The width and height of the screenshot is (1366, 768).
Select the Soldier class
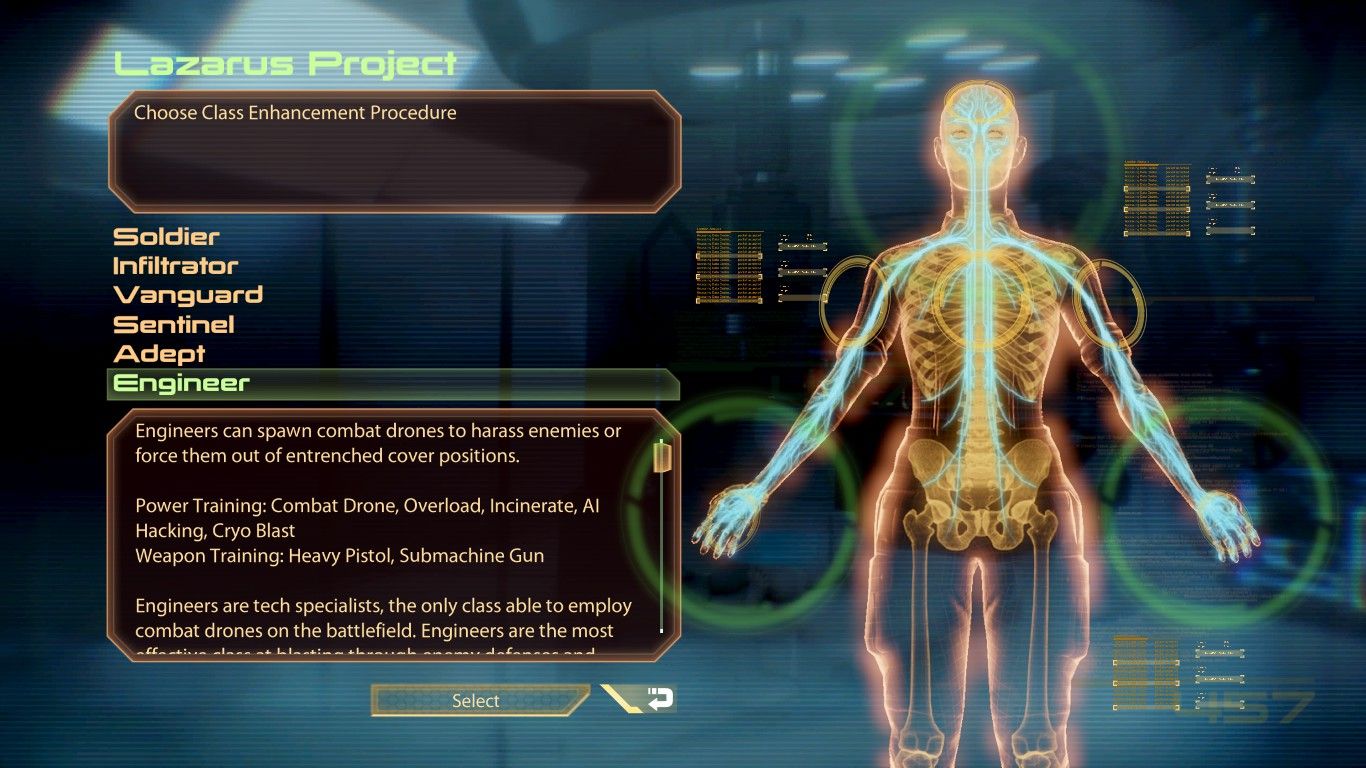(166, 236)
